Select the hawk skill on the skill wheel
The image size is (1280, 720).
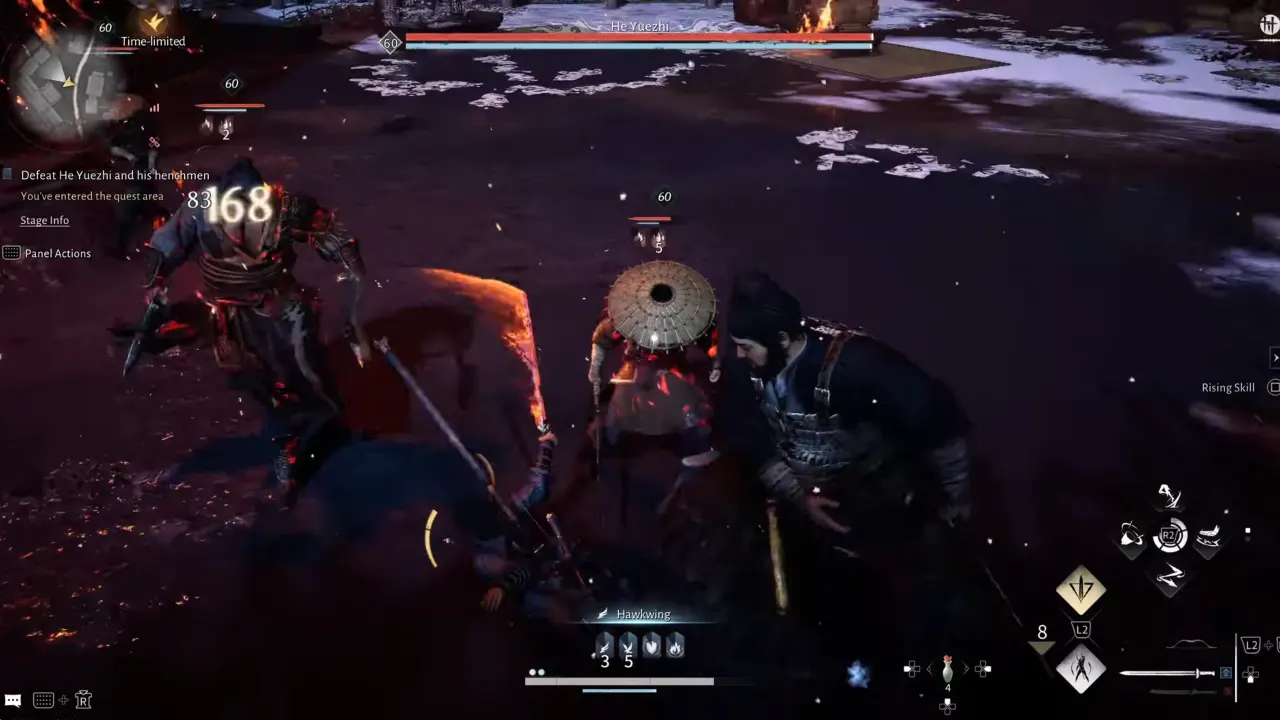click(x=1170, y=497)
